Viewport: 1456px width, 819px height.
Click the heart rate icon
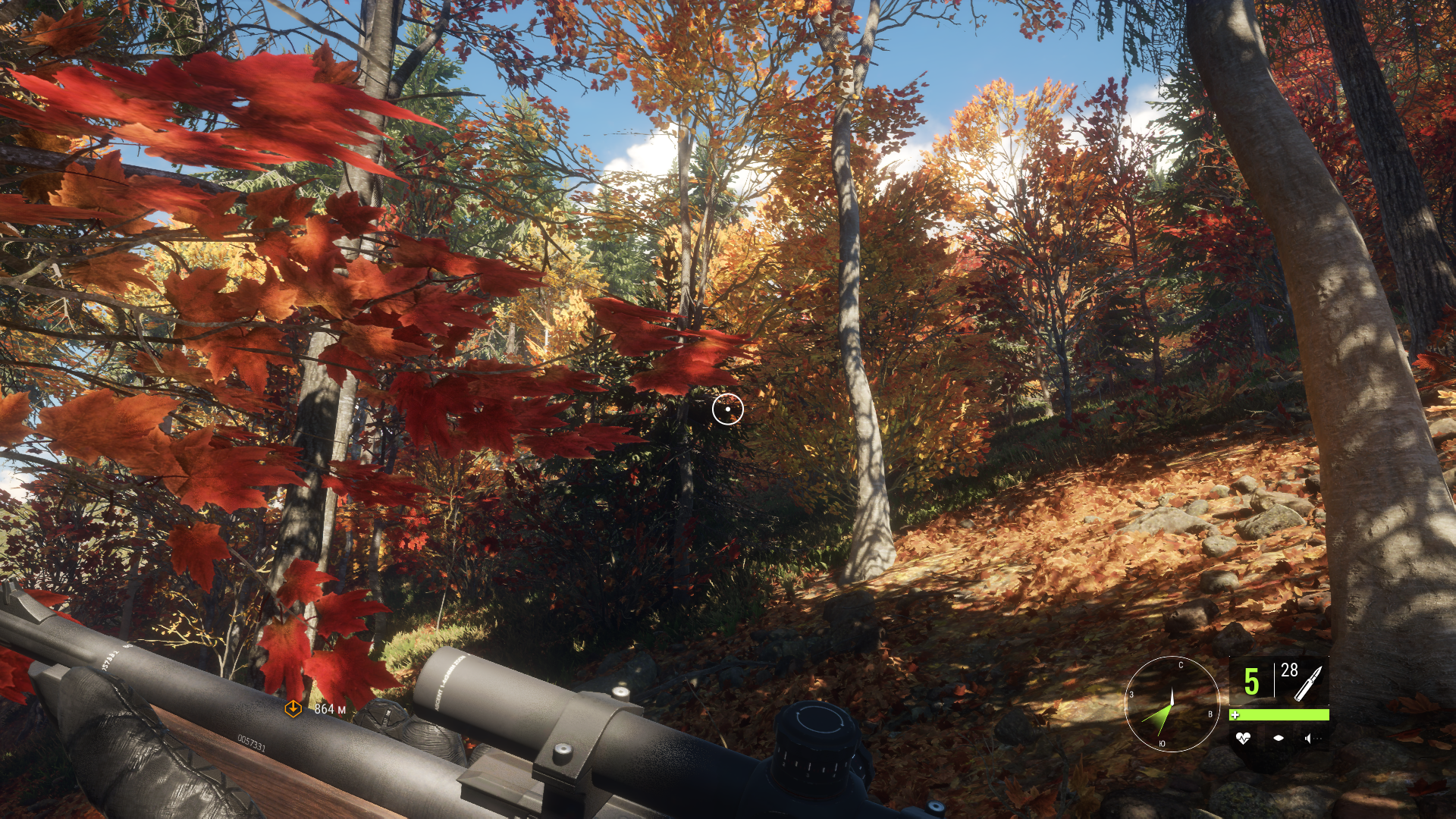[1242, 738]
